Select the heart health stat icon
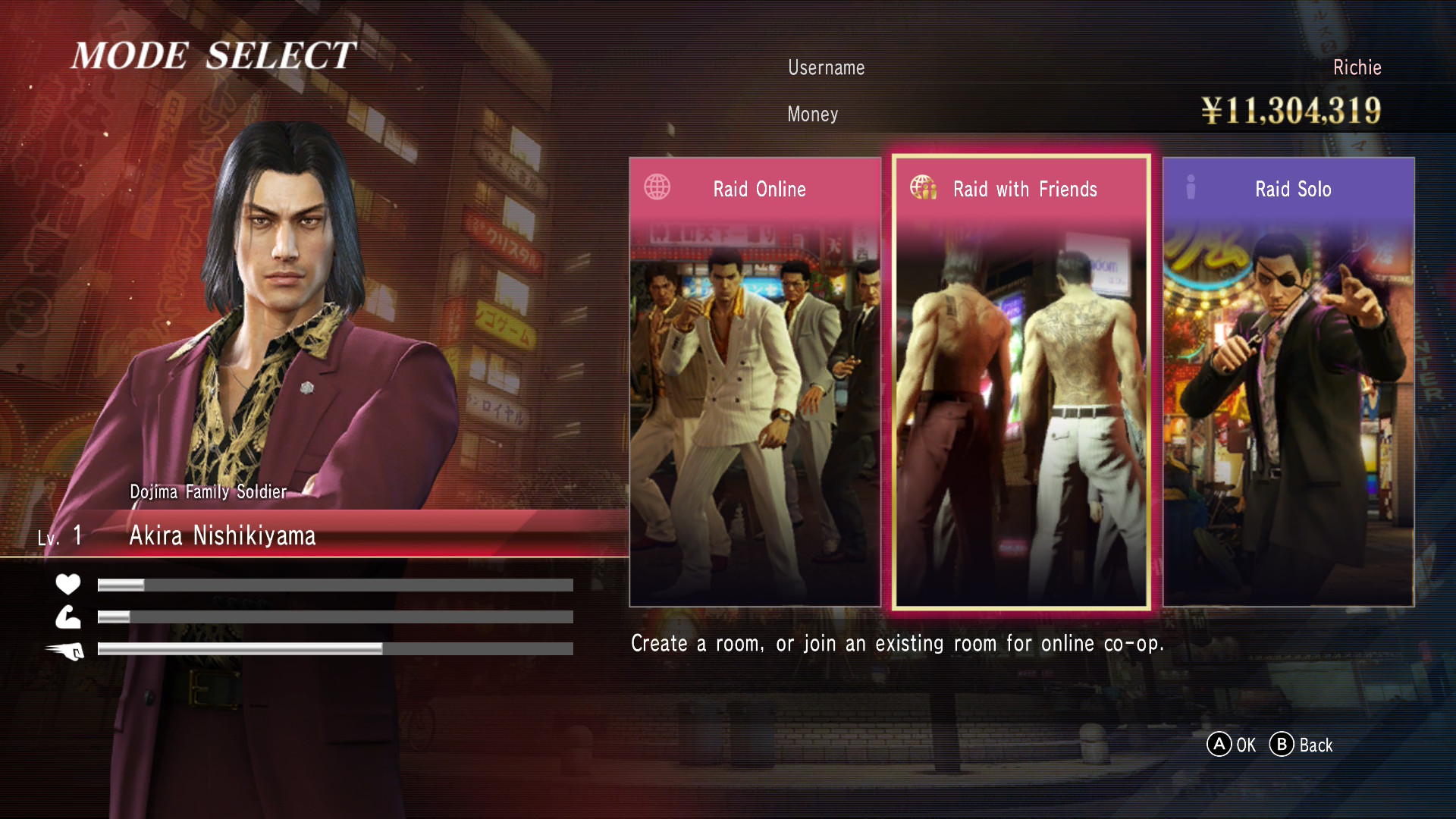Screen dimensions: 1456x819 (x=68, y=584)
